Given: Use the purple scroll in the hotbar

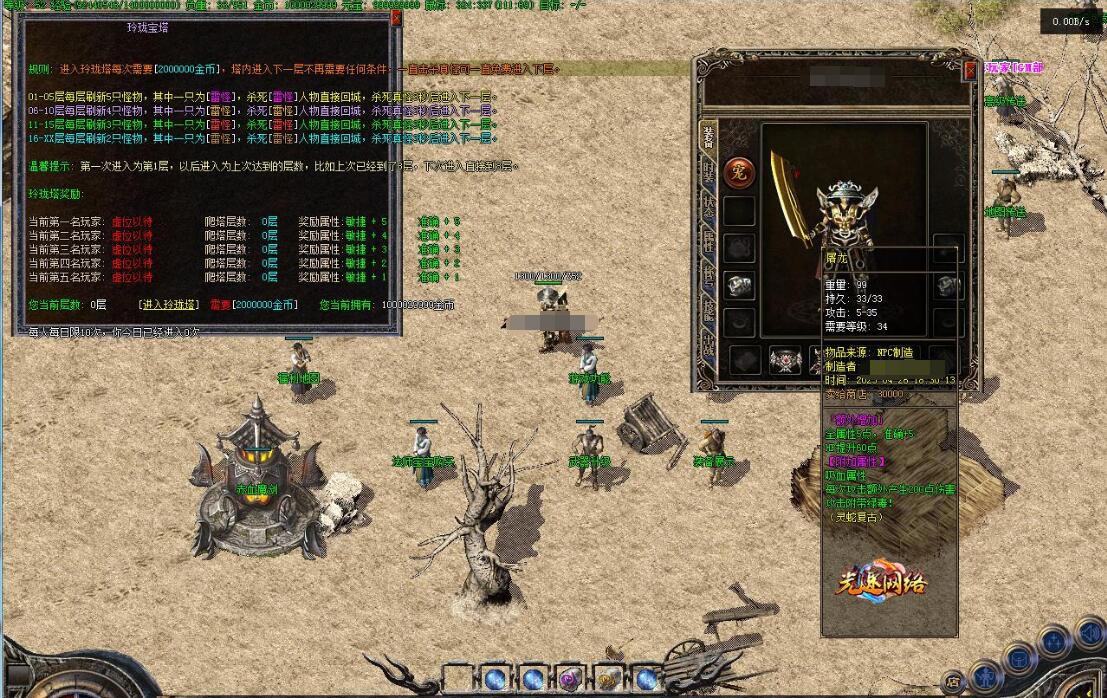Looking at the screenshot, I should pos(570,679).
